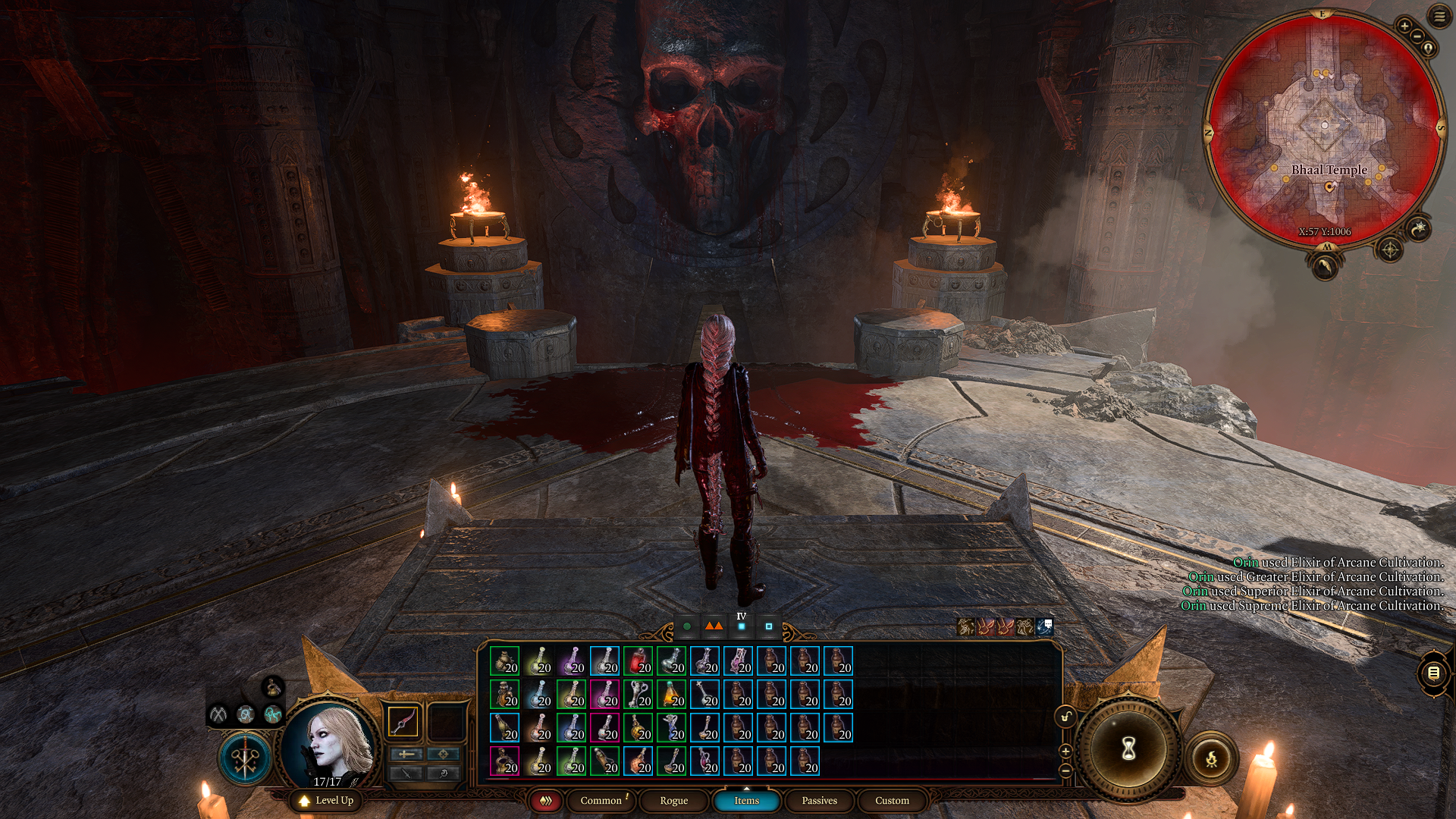Viewport: 1456px width, 819px height.
Task: Click the Bhaal Temple minimap
Action: [1324, 129]
